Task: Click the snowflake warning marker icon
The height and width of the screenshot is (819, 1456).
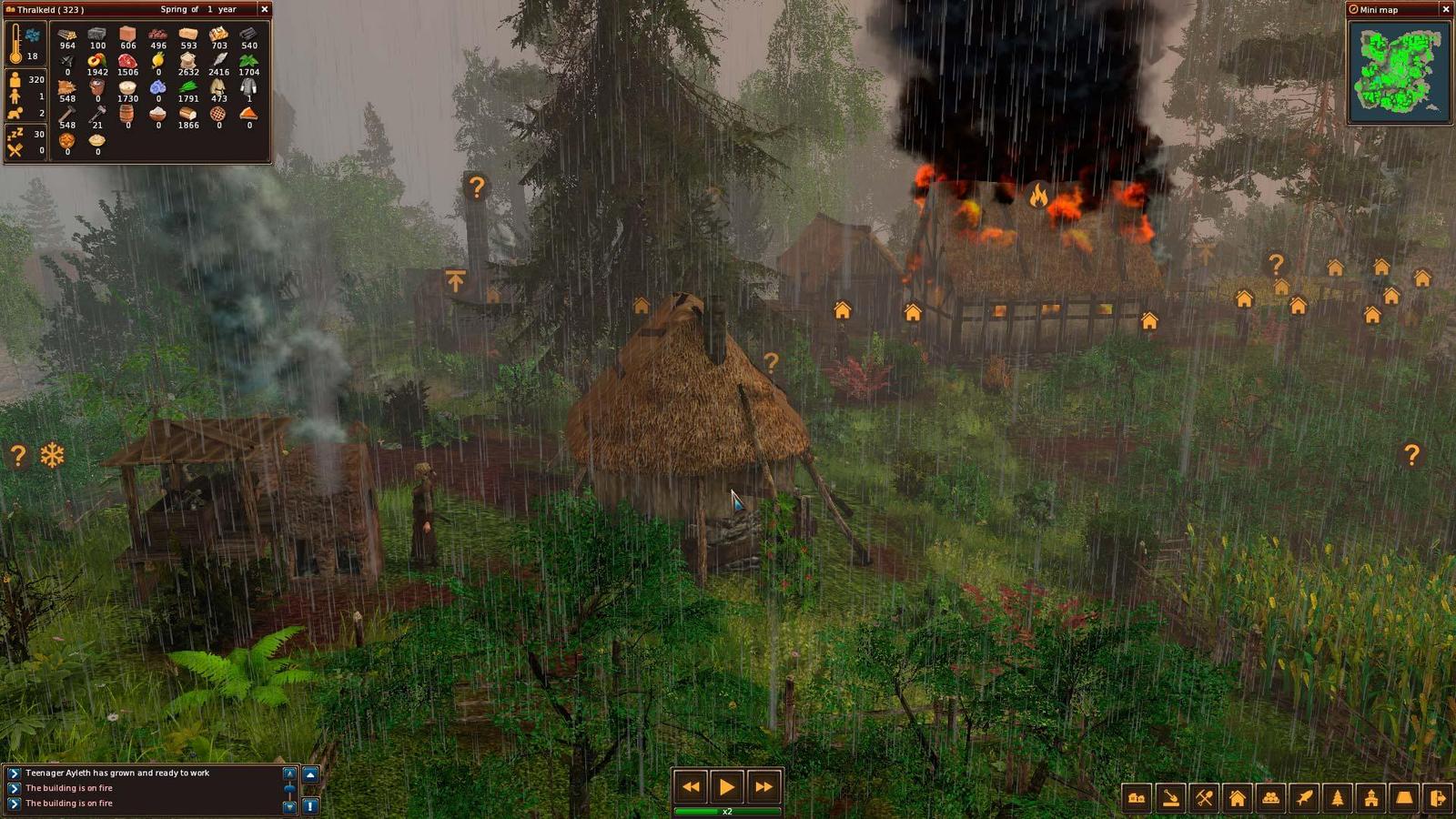Action: coord(52,455)
